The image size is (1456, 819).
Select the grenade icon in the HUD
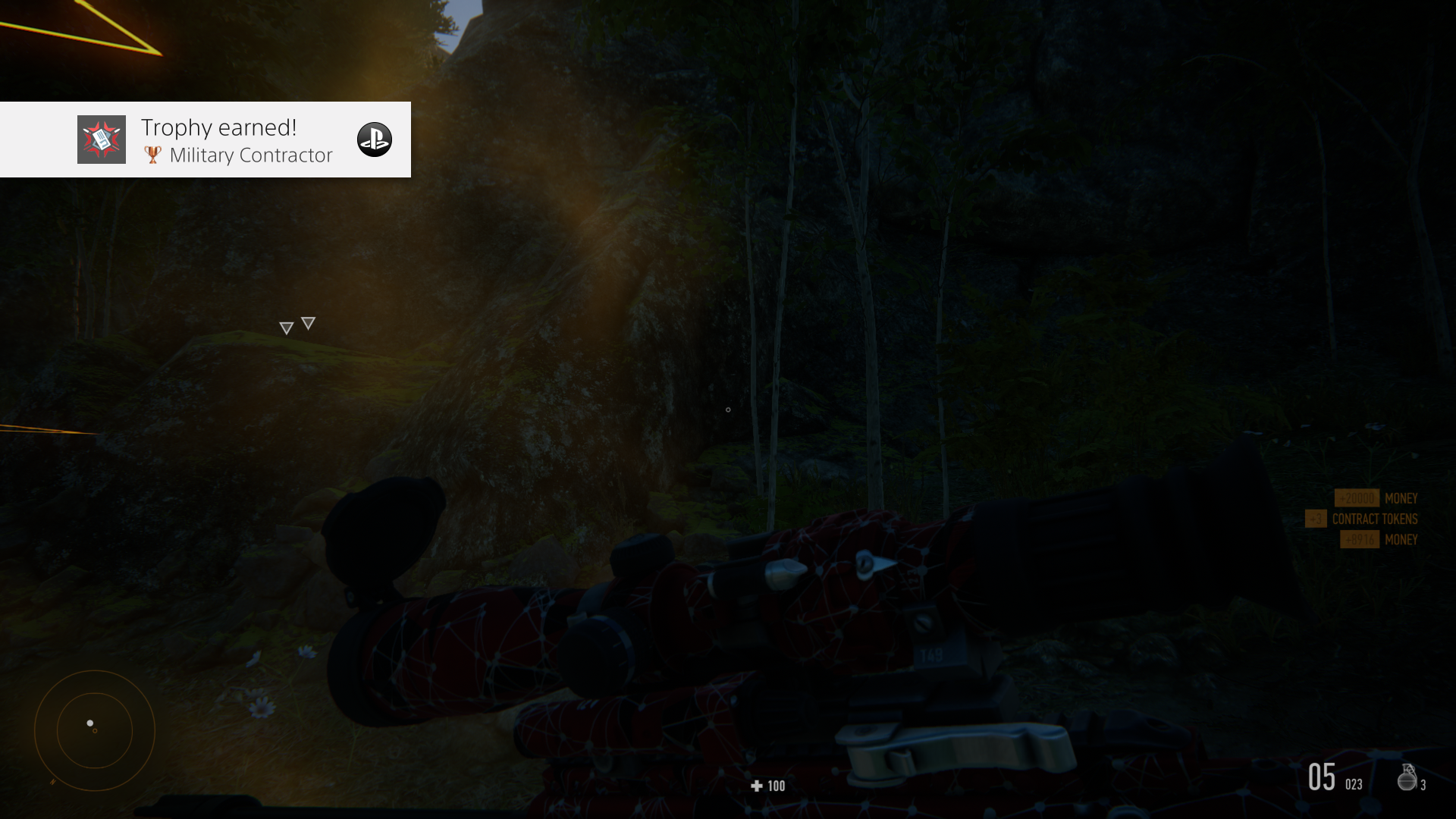click(x=1407, y=778)
